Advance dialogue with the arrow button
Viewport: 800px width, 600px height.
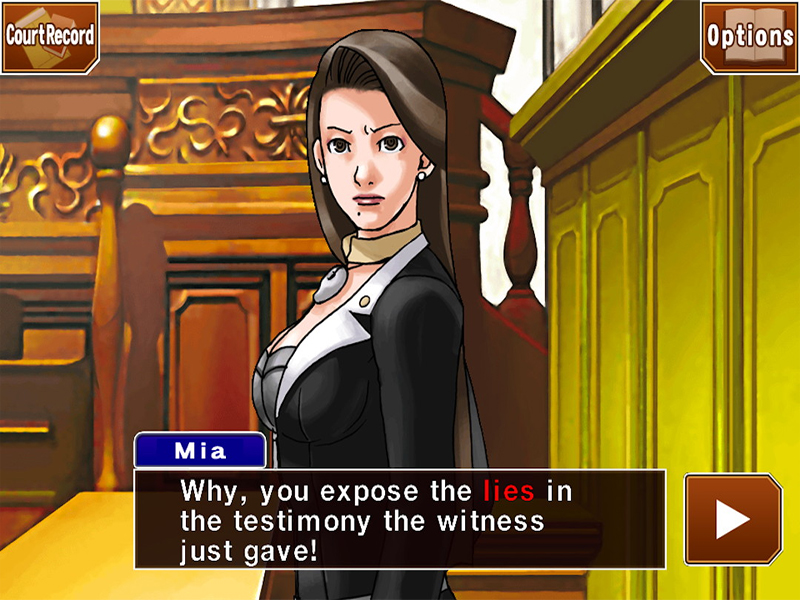pyautogui.click(x=732, y=519)
